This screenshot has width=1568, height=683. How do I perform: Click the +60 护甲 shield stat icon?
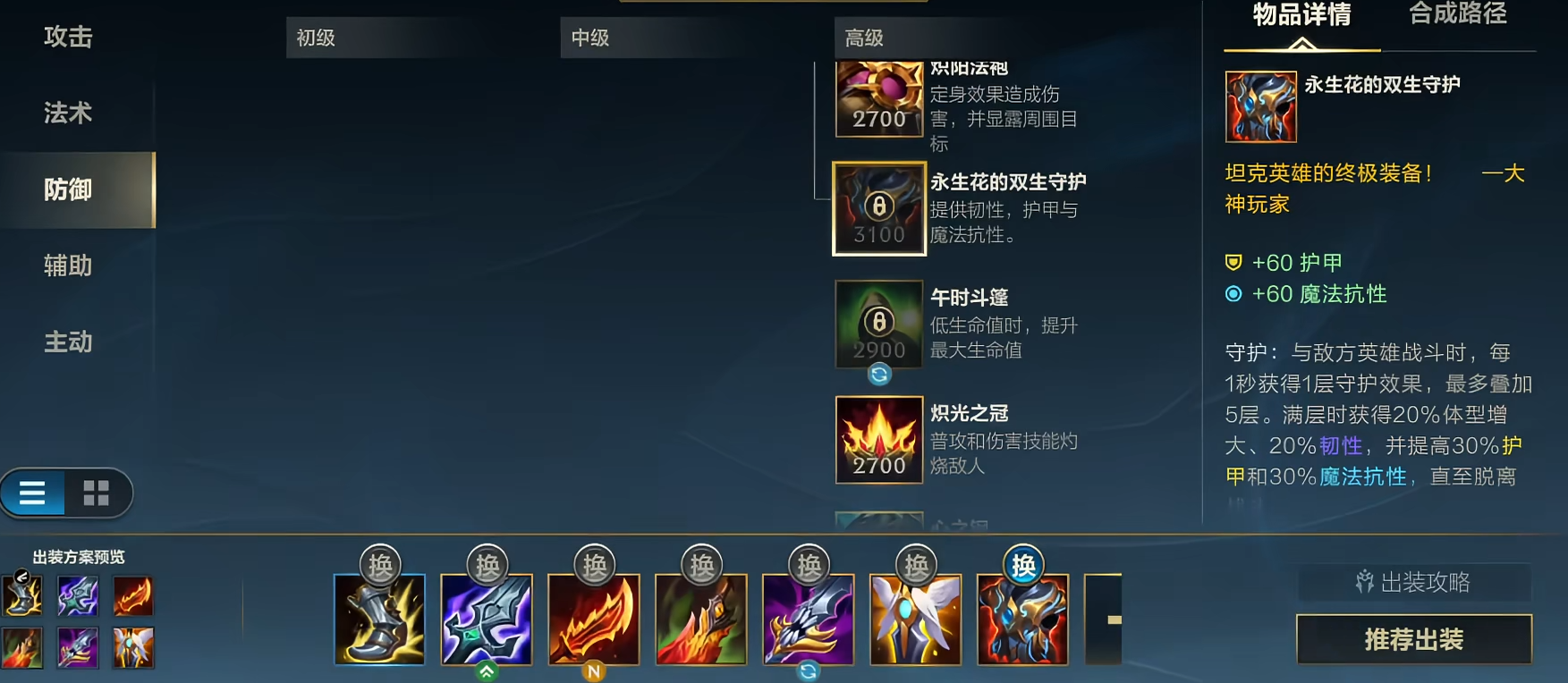[1234, 262]
